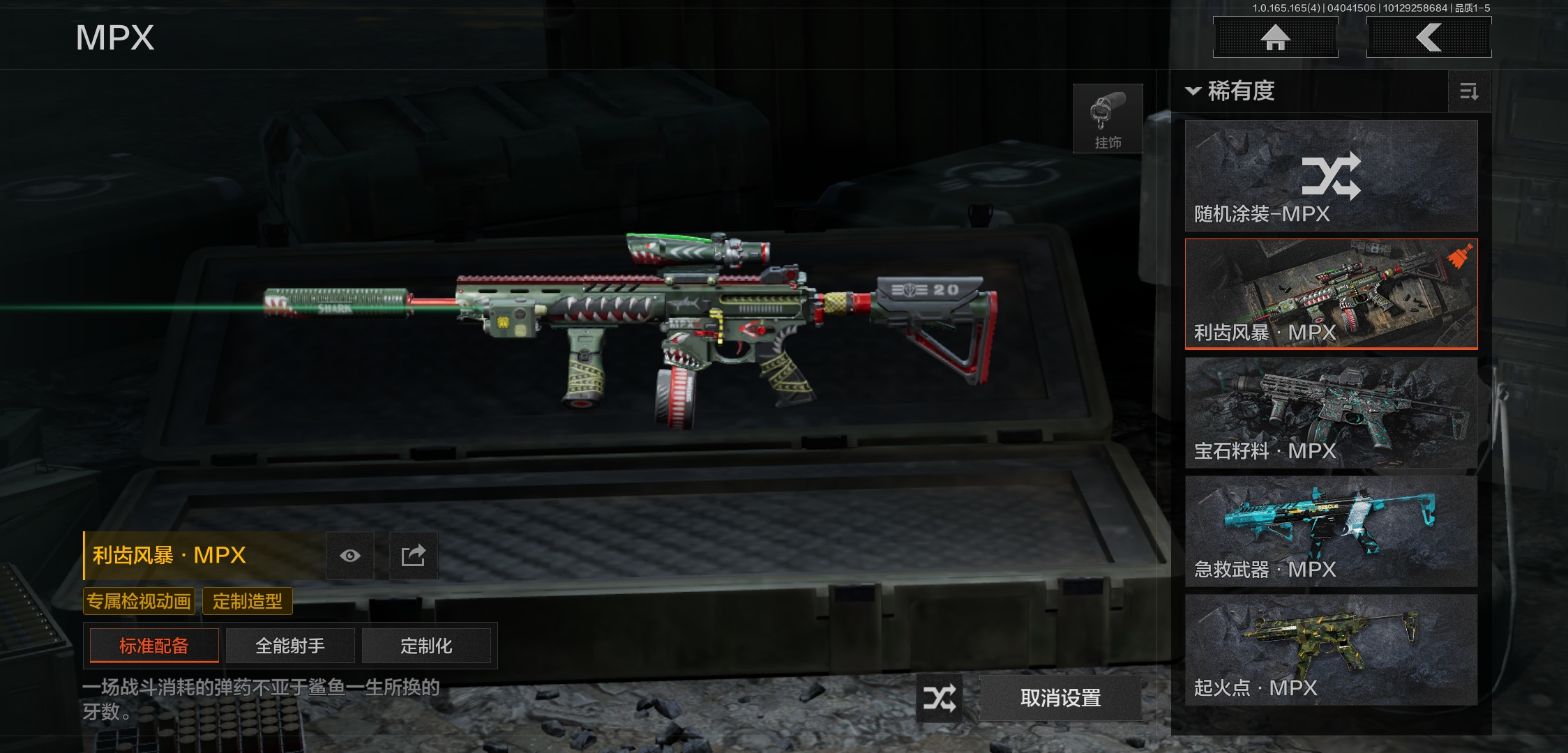
Task: Choose the 起火点·MPX skin
Action: (x=1331, y=650)
